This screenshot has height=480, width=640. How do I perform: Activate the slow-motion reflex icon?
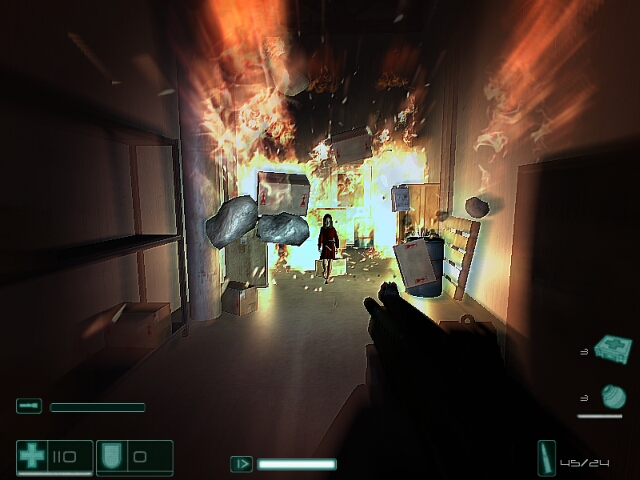click(x=241, y=464)
